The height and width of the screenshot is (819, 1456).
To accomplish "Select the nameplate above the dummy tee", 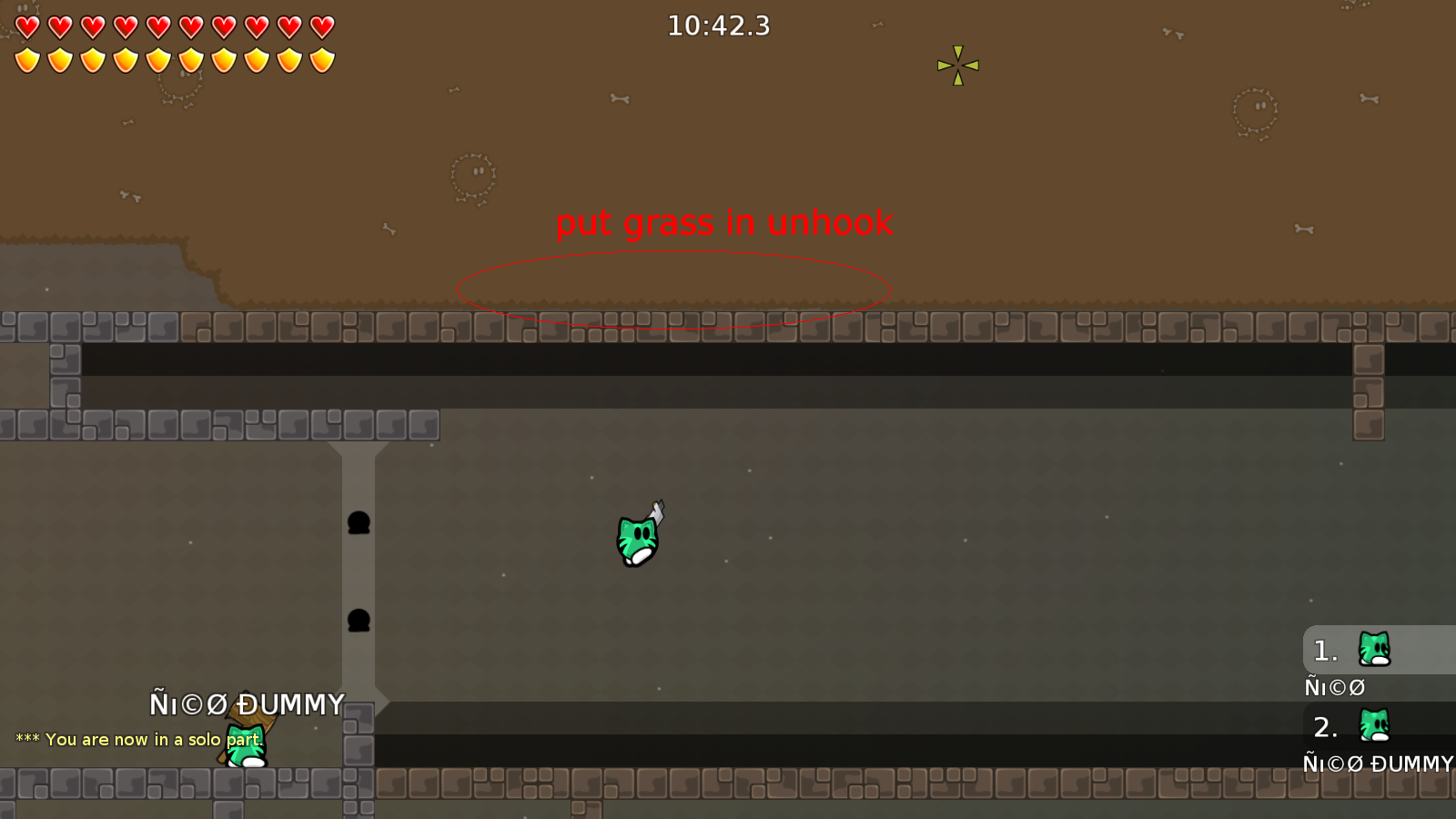I will pyautogui.click(x=248, y=703).
